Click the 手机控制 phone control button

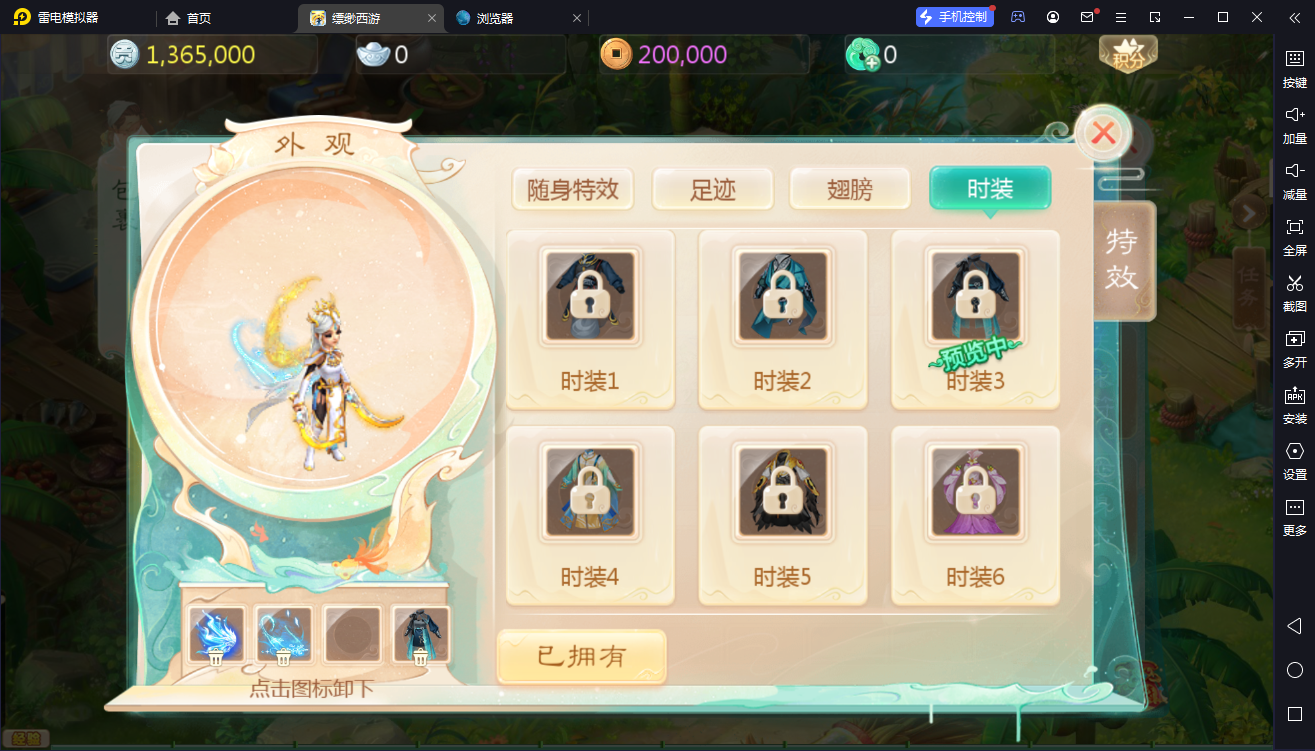pyautogui.click(x=954, y=16)
